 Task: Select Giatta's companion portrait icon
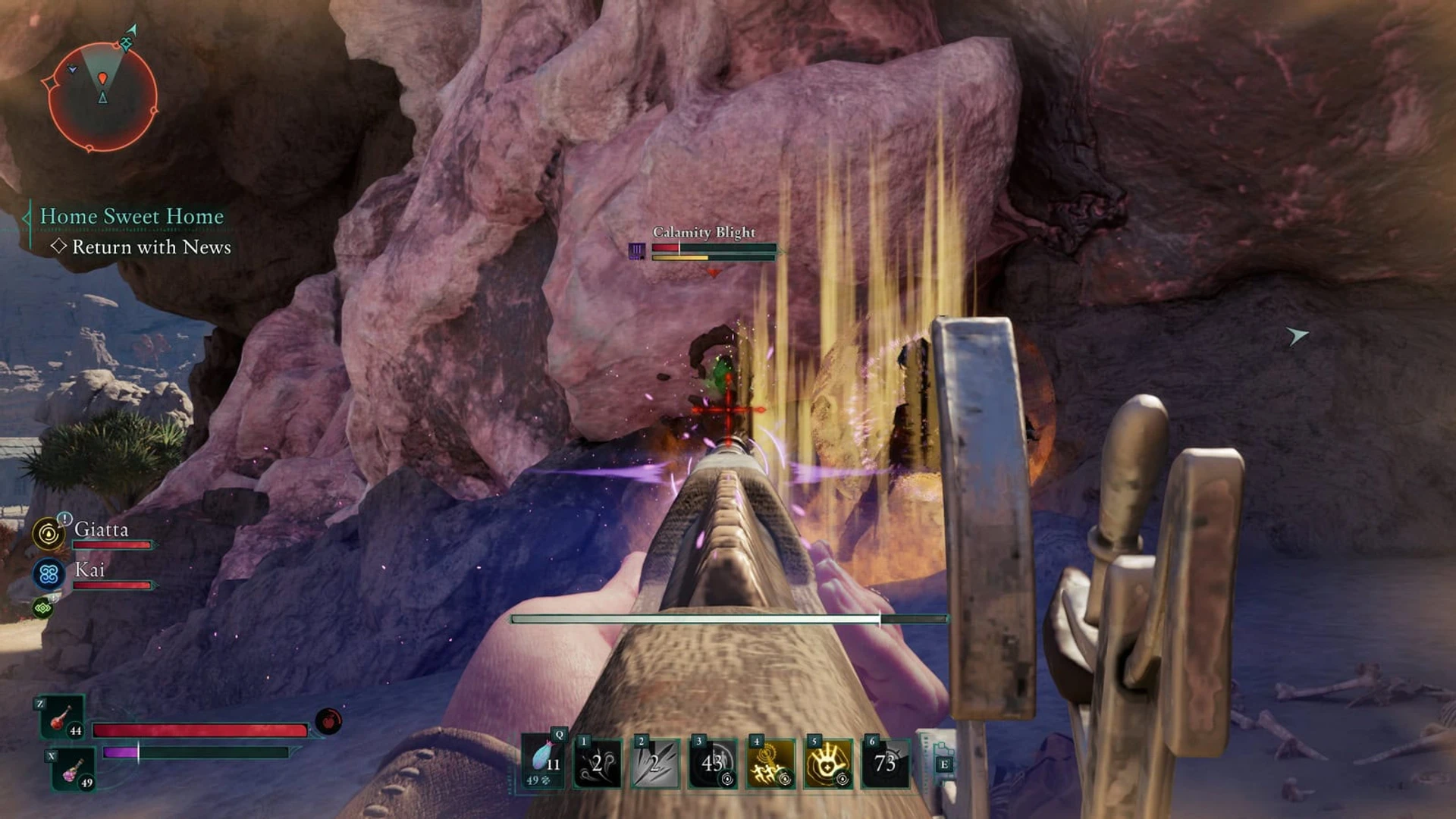pyautogui.click(x=49, y=534)
